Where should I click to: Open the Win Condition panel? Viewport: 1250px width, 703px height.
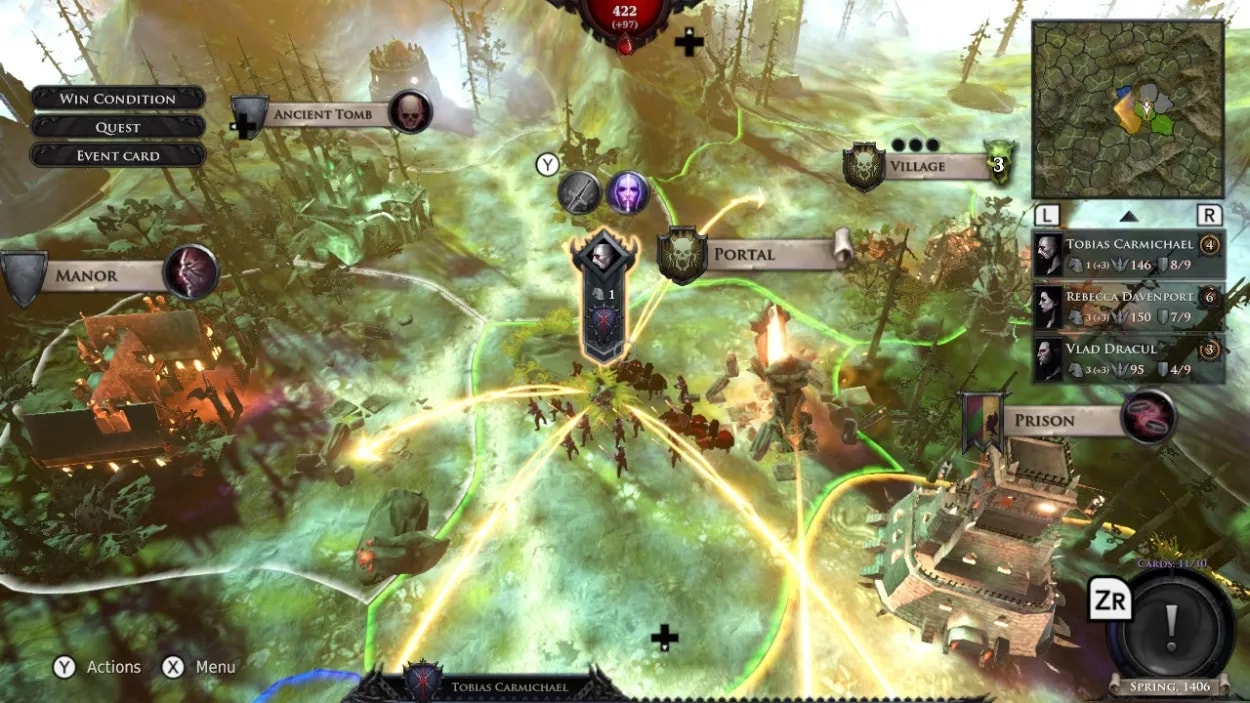pos(118,98)
